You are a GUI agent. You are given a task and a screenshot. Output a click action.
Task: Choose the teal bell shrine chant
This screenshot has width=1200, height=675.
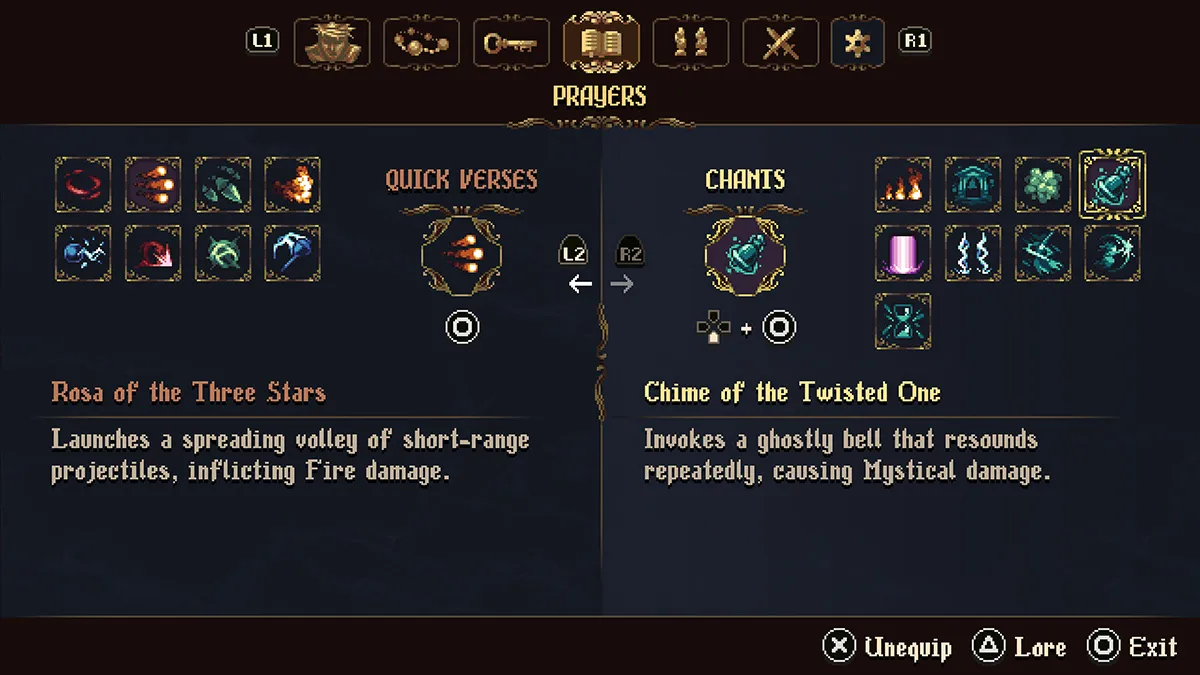(x=973, y=185)
